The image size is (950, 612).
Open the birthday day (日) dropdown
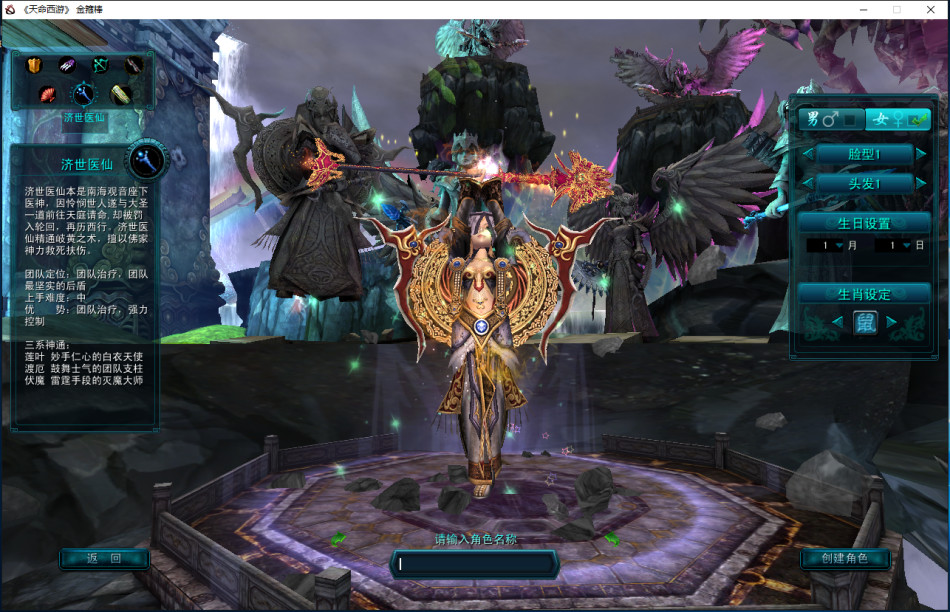906,245
